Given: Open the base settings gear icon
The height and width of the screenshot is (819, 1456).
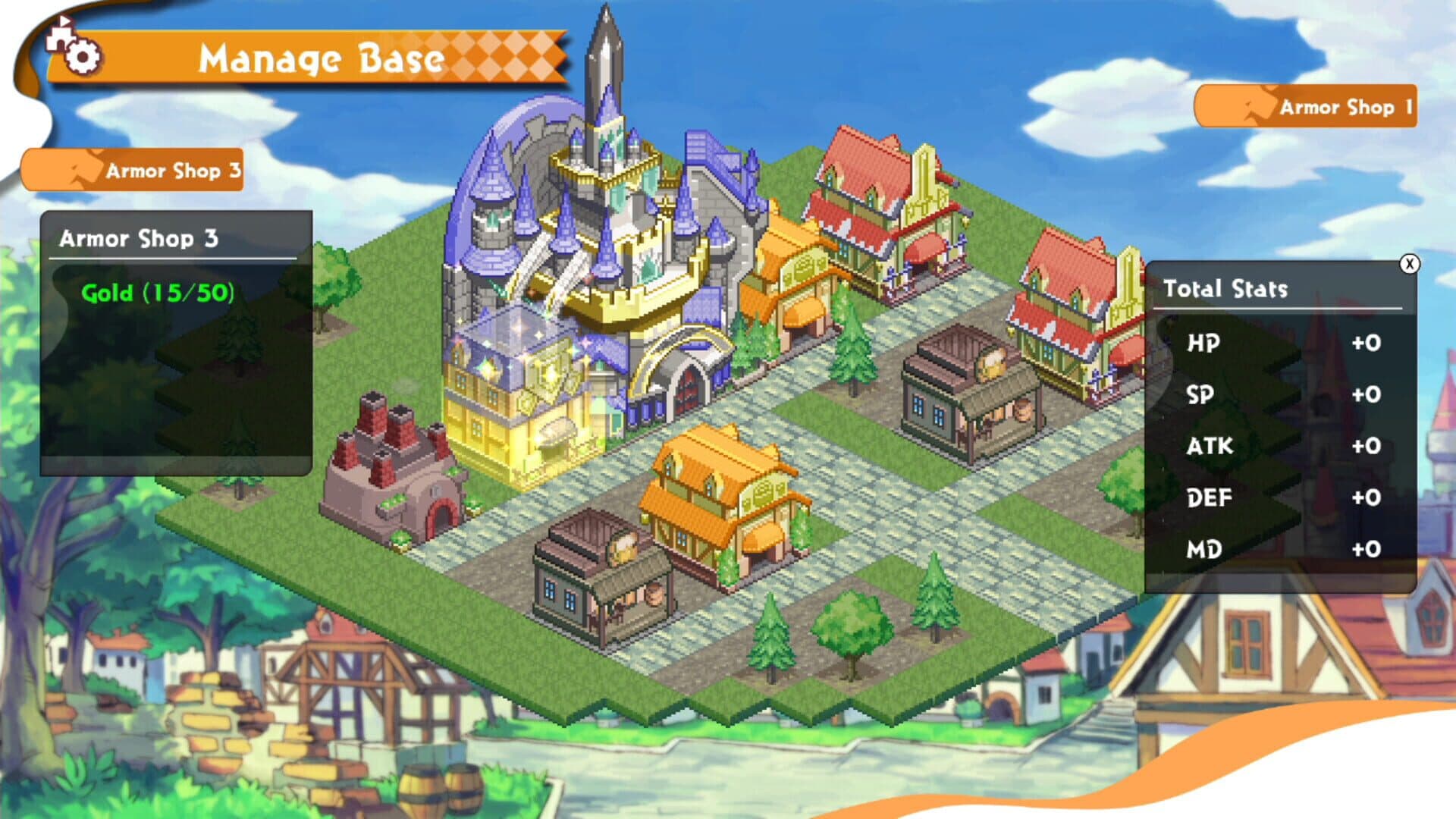Looking at the screenshot, I should [82, 55].
